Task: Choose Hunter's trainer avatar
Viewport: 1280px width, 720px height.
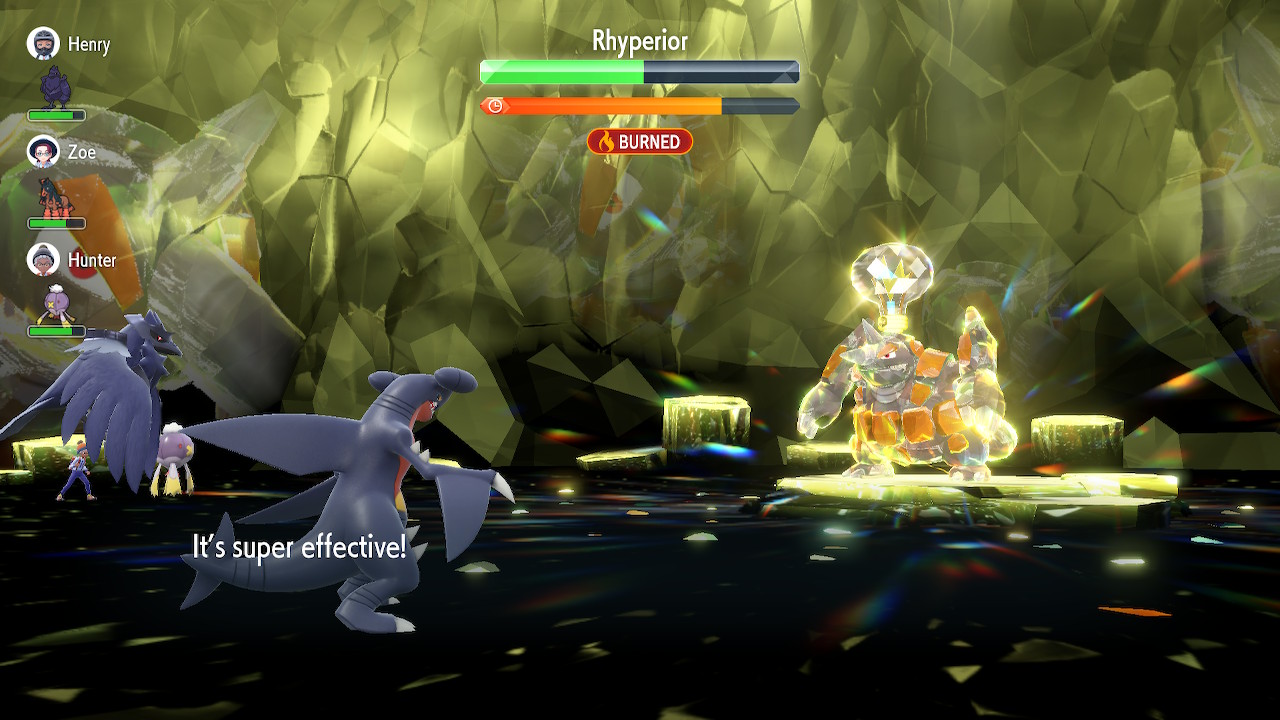Action: 43,260
